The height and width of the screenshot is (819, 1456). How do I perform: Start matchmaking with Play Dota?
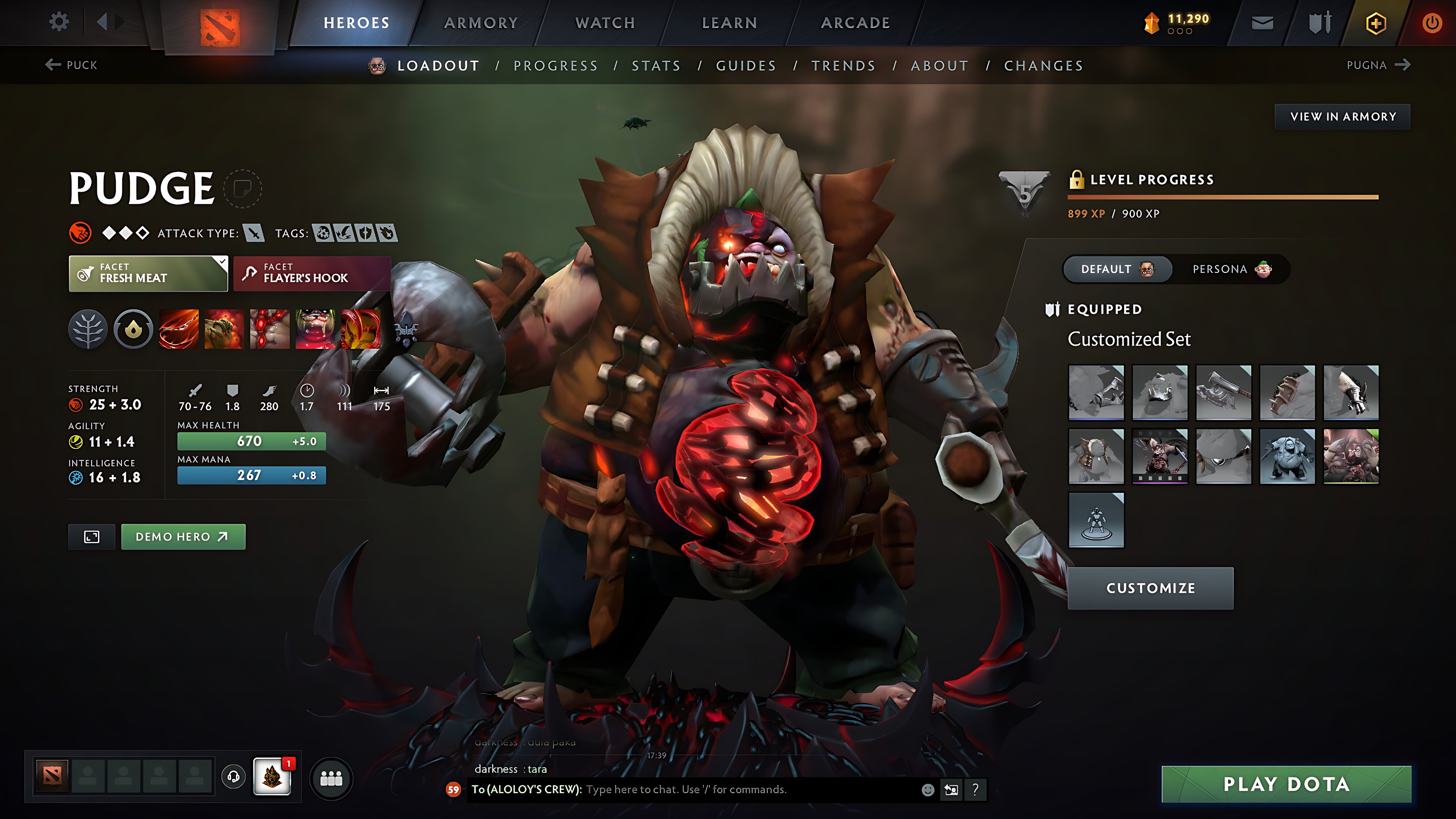[x=1286, y=784]
